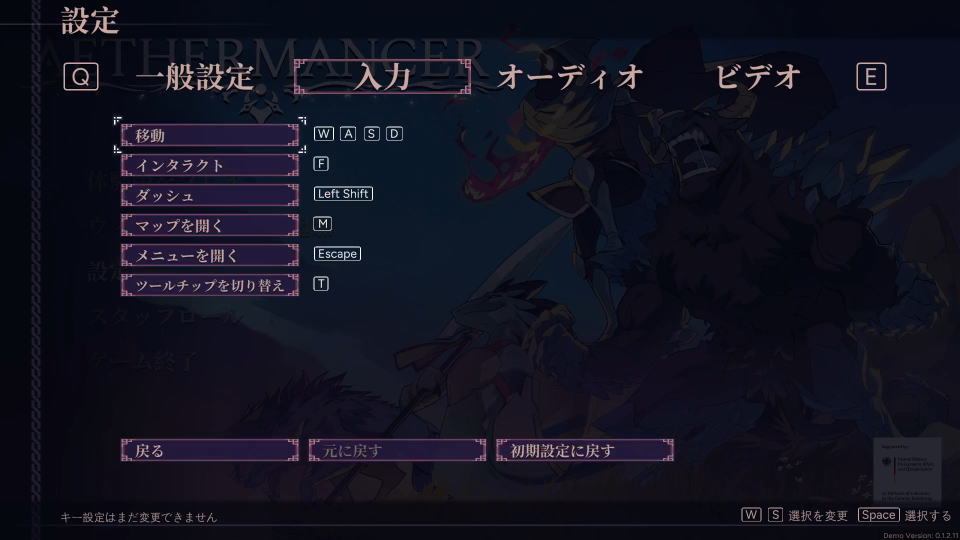
Task: Go to the ビデオ settings tab
Action: click(758, 77)
